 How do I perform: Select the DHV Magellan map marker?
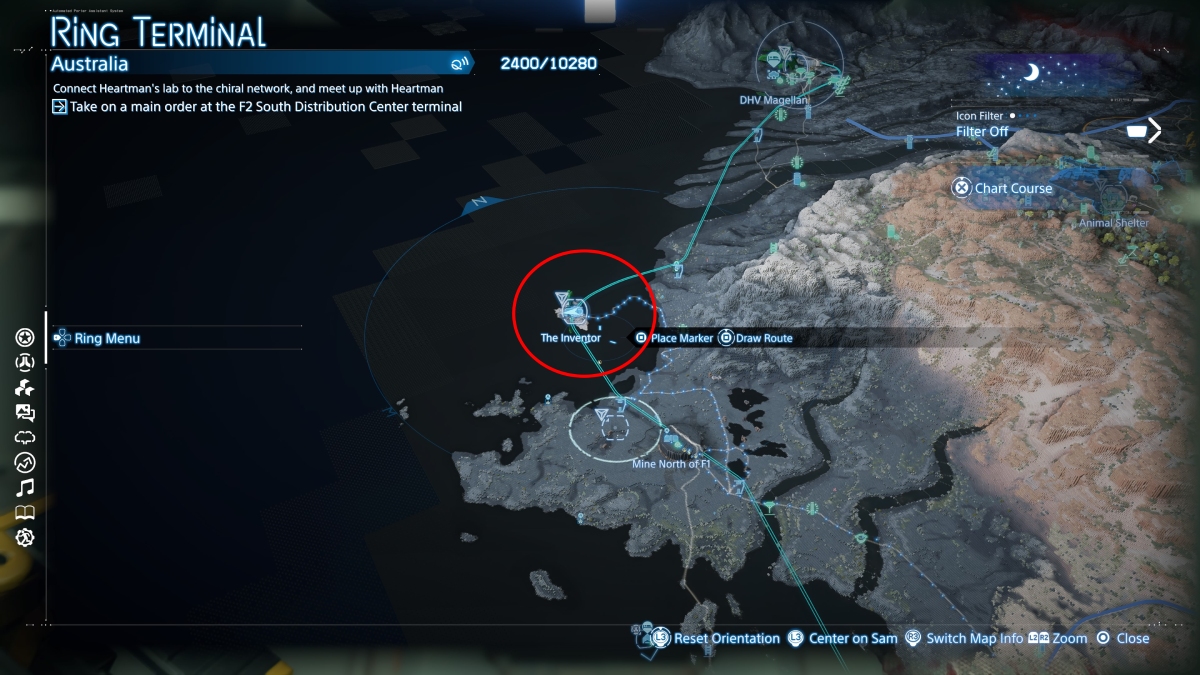point(774,99)
